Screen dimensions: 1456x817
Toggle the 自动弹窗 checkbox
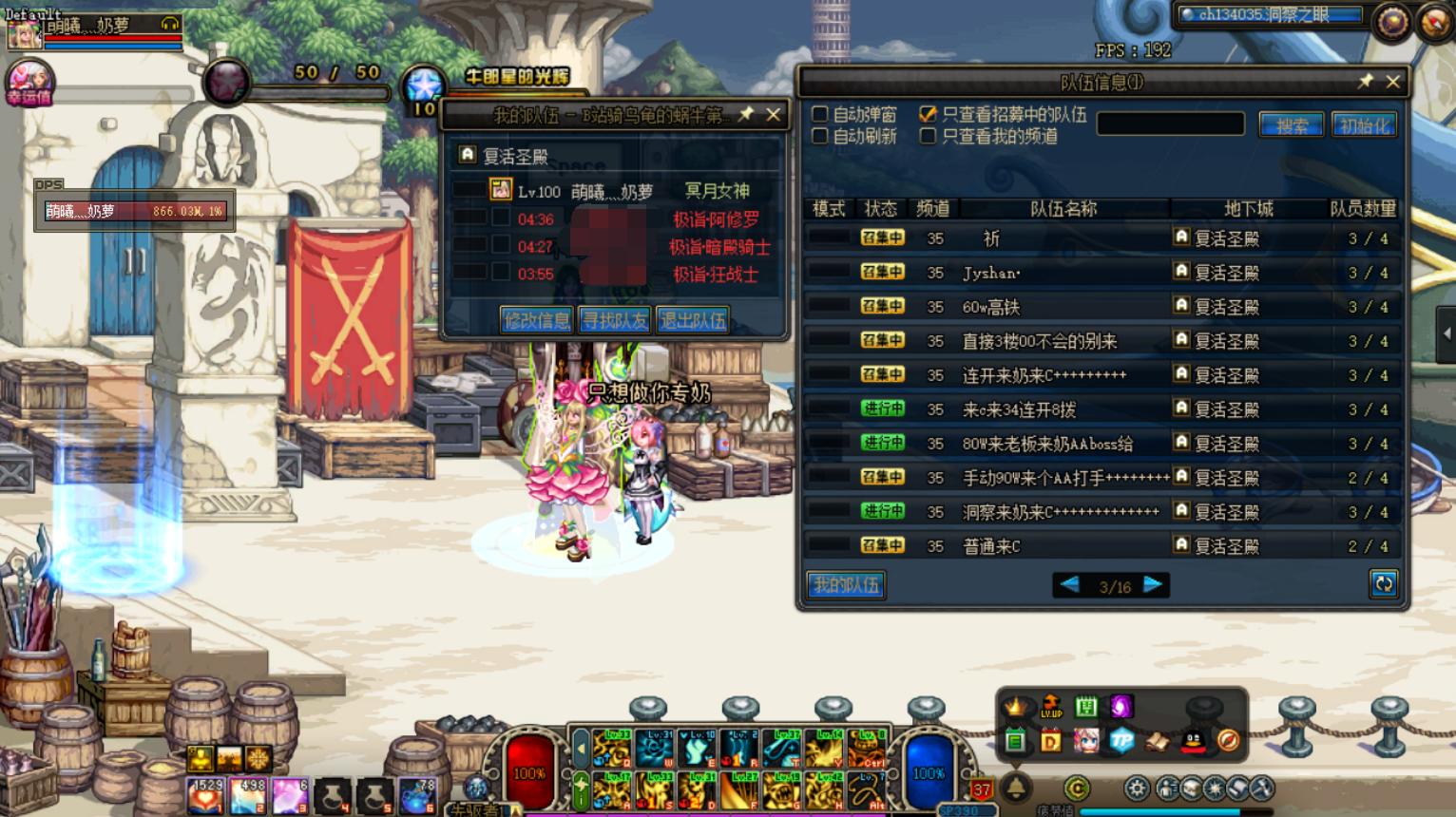tap(819, 114)
